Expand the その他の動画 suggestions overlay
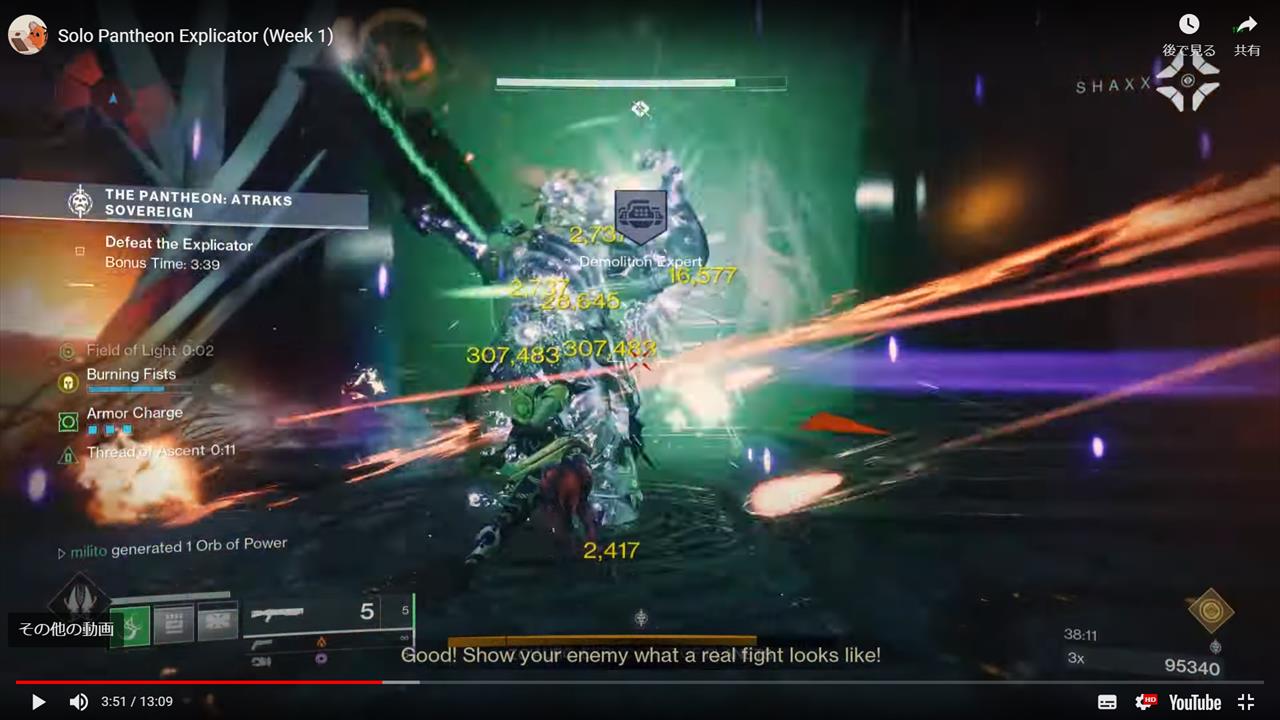1280x720 pixels. [65, 628]
